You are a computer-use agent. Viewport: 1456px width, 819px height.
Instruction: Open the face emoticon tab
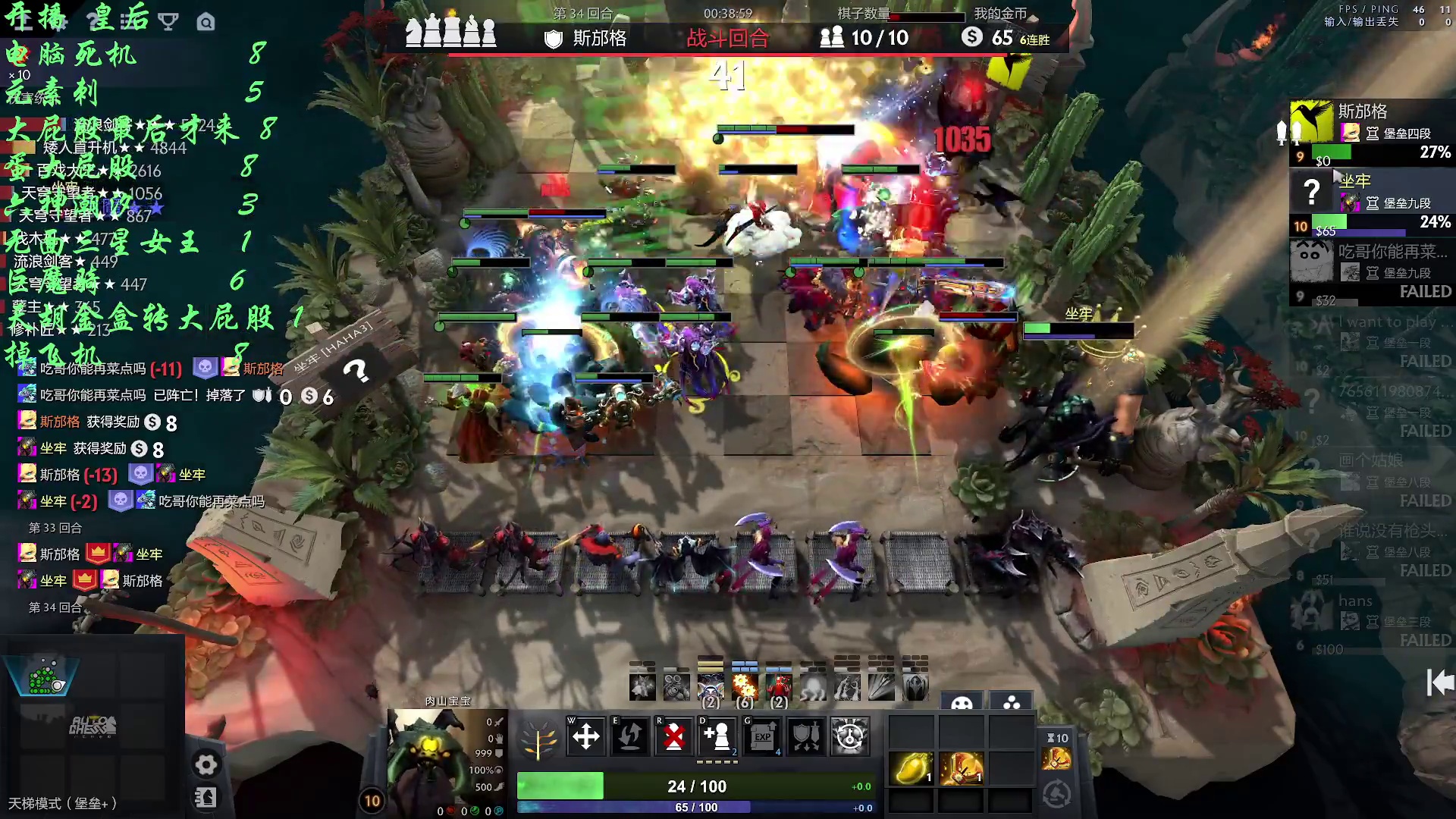coord(962,703)
